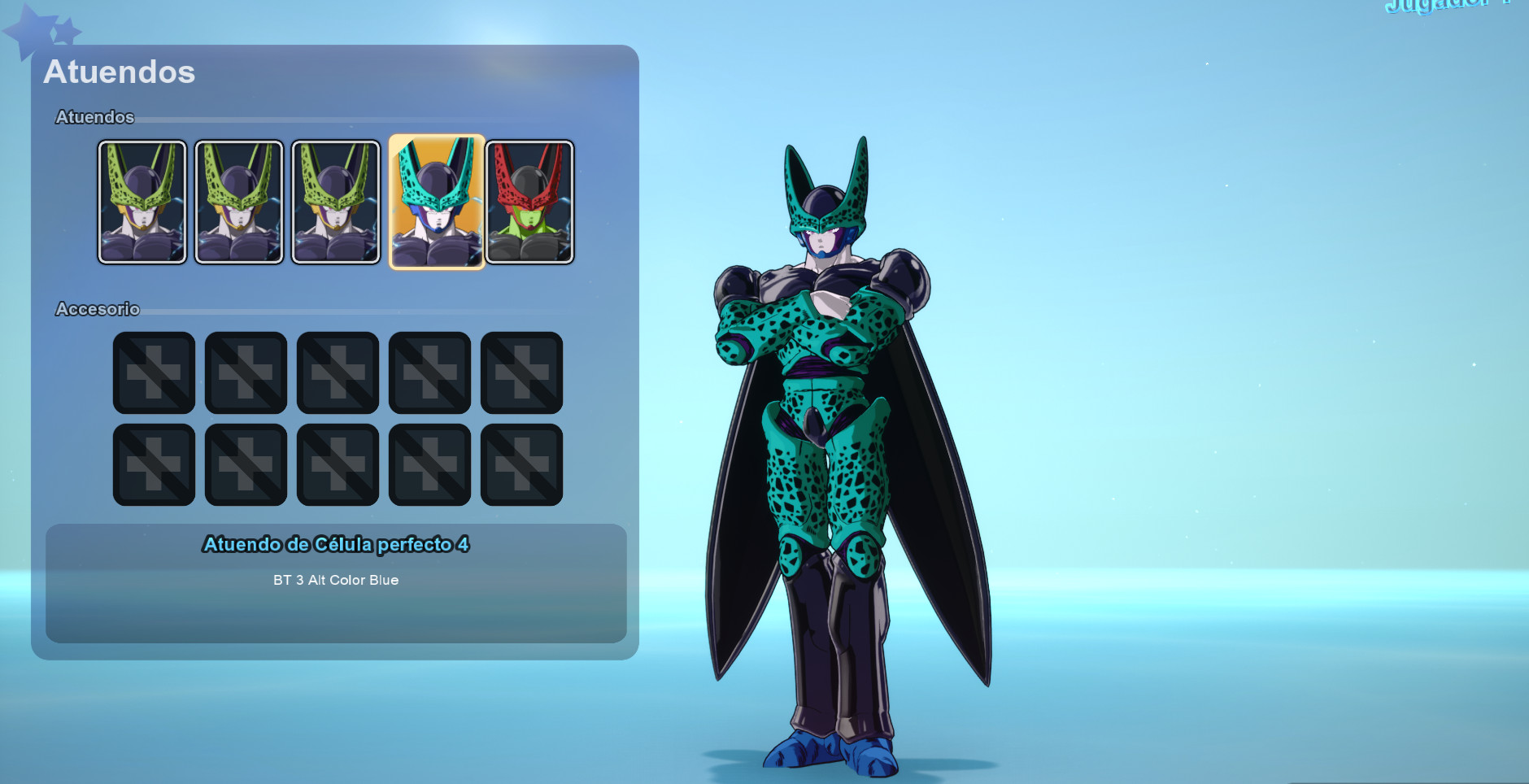
Task: Pick the third Cell outfit in the row
Action: click(x=337, y=200)
